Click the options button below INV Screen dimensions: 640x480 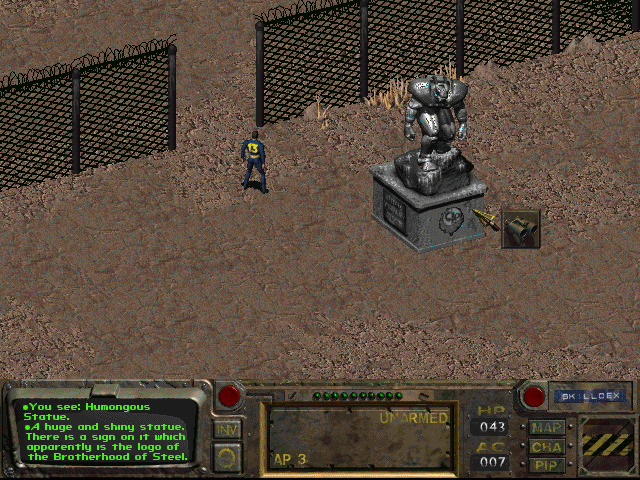(226, 458)
